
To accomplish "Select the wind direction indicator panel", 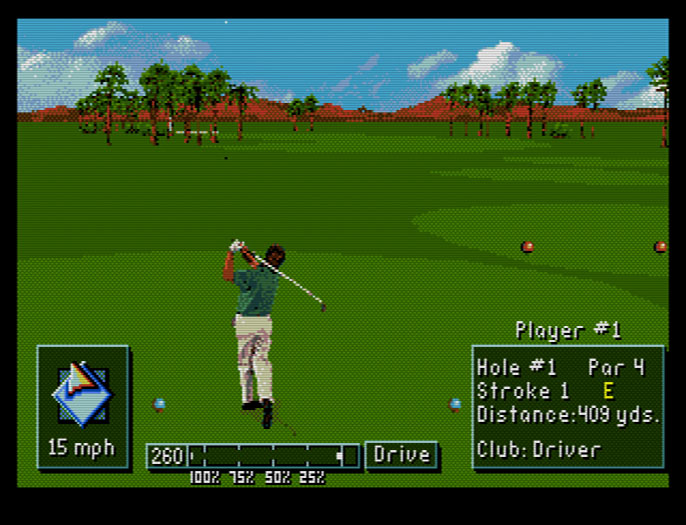I will 83,406.
